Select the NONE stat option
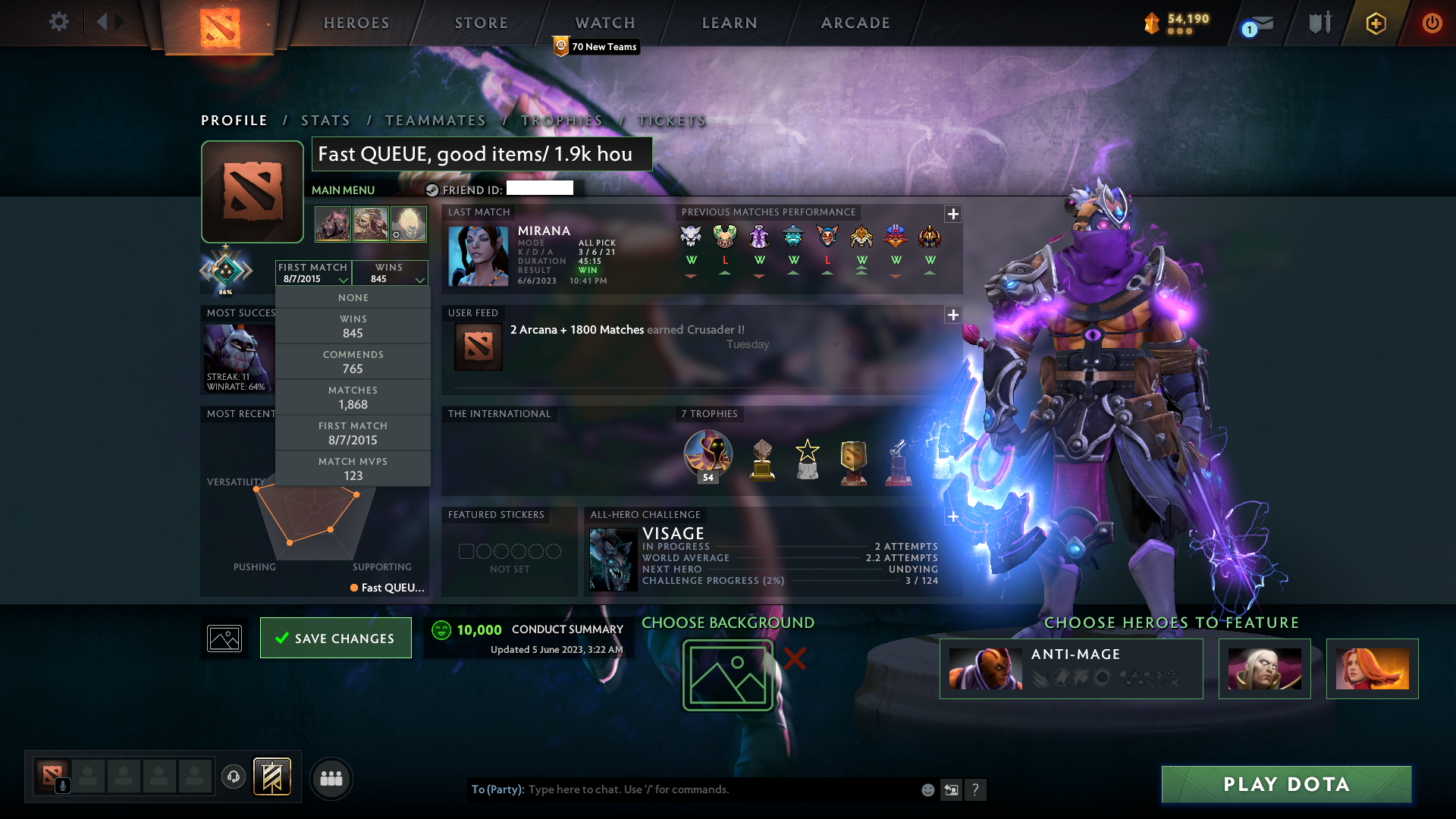 pyautogui.click(x=353, y=297)
